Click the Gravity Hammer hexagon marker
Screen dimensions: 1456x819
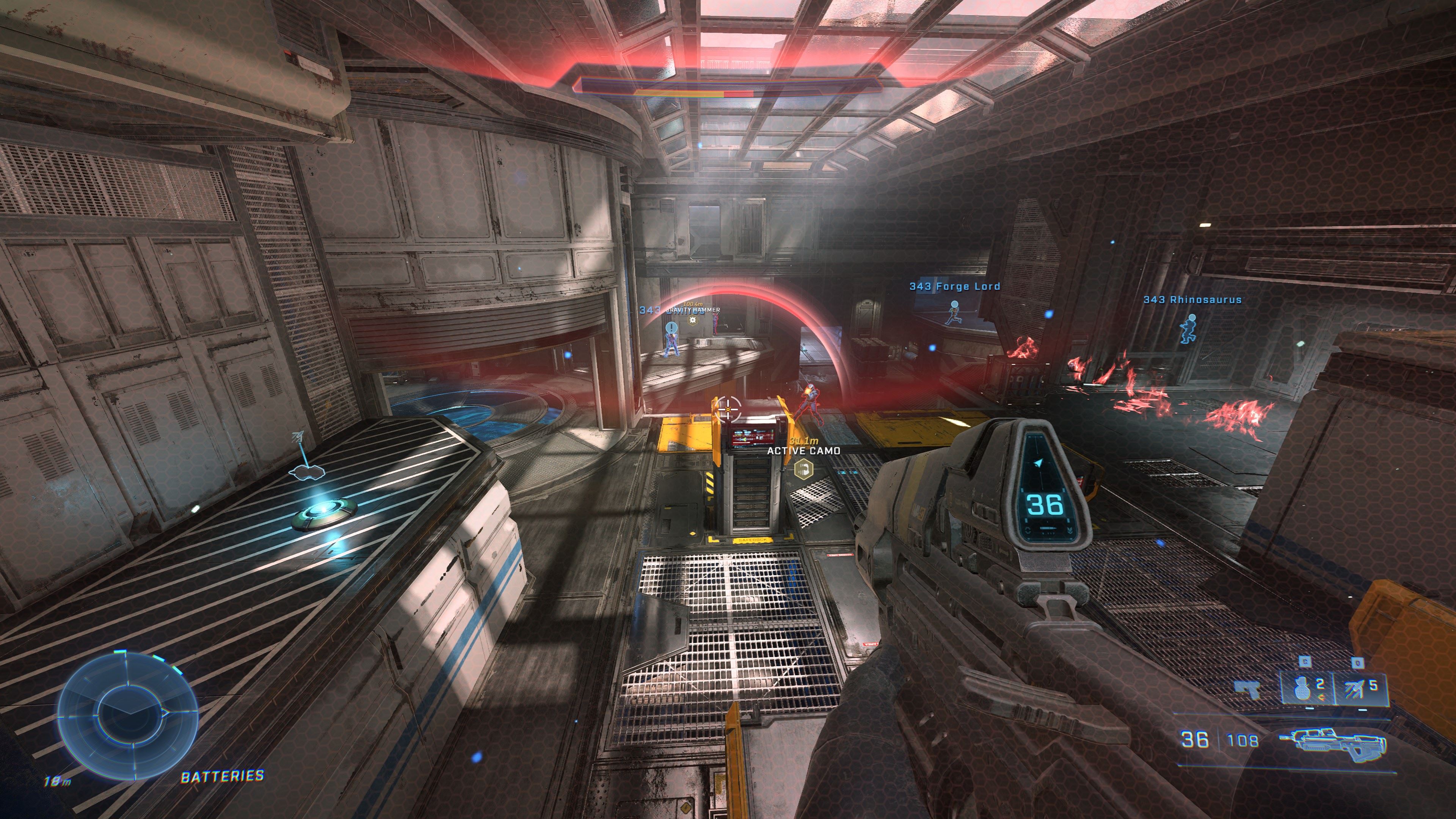click(x=693, y=320)
